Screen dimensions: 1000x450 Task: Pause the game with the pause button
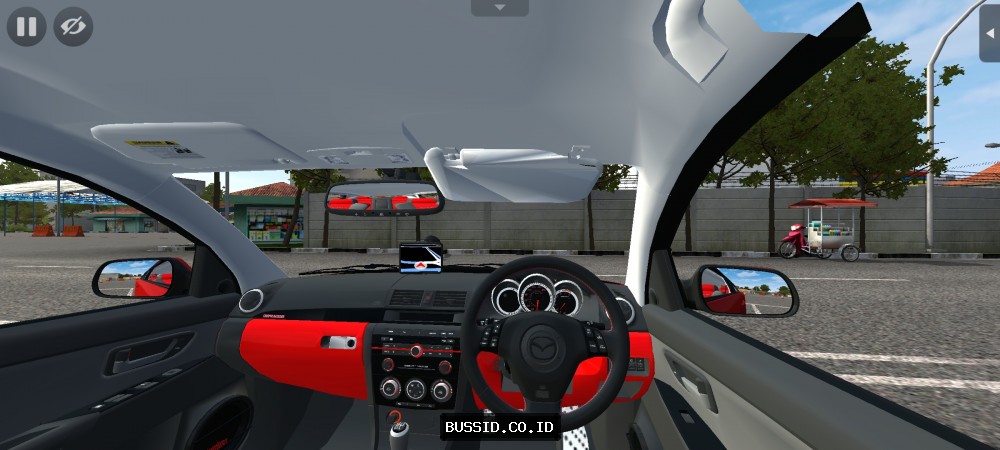(x=27, y=26)
